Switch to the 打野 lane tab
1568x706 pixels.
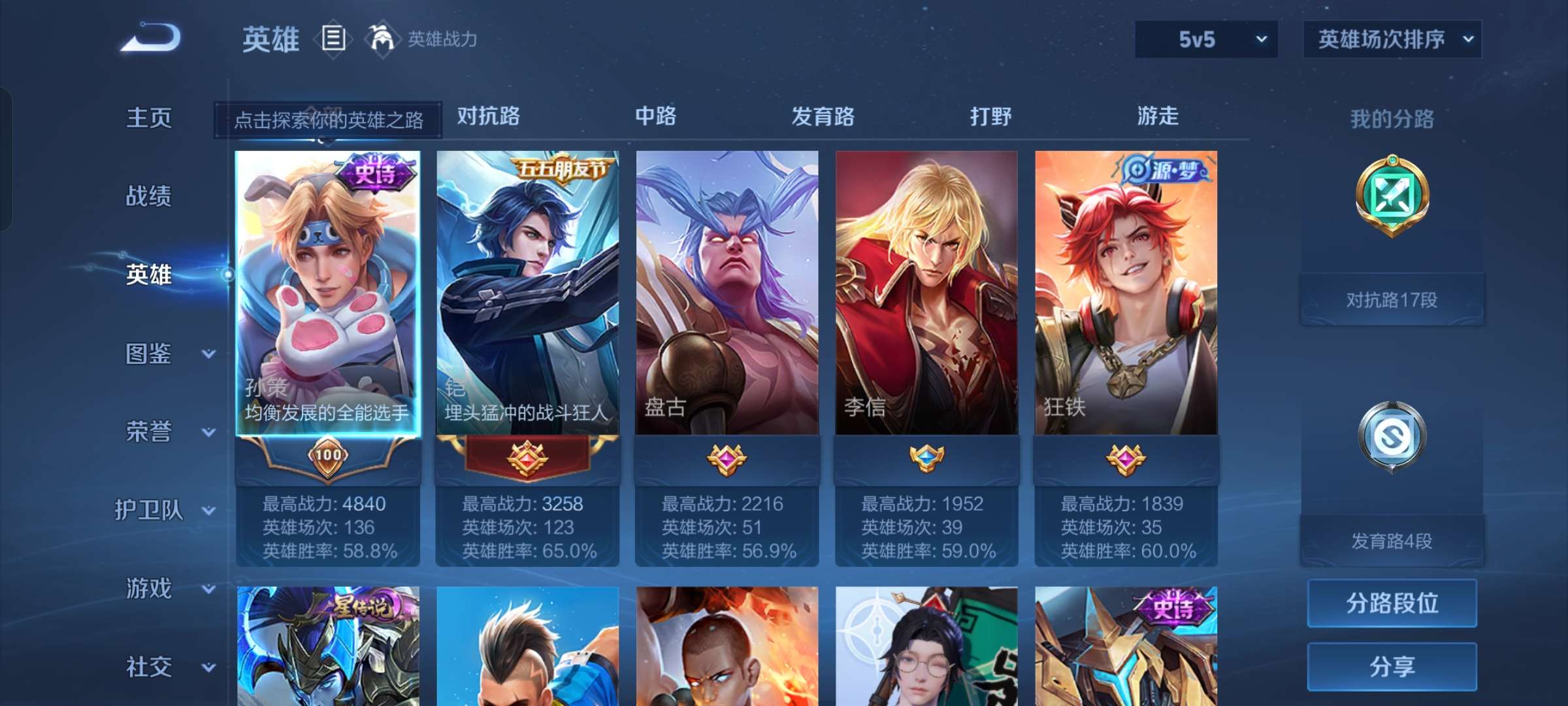pyautogui.click(x=990, y=118)
